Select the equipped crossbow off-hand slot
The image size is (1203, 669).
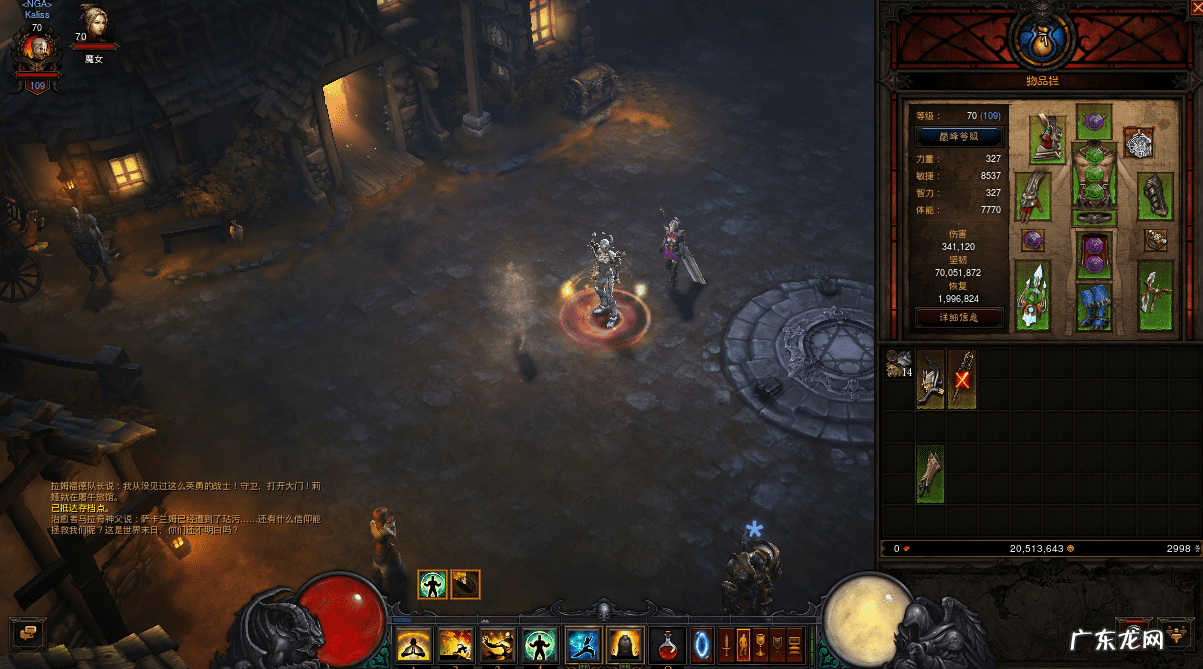pyautogui.click(x=1155, y=295)
